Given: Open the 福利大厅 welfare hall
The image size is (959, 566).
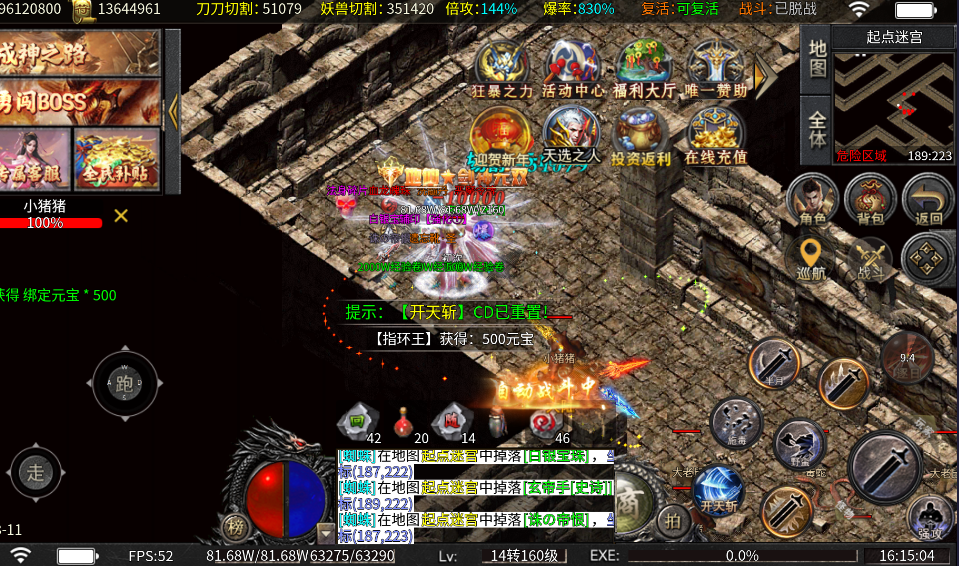Looking at the screenshot, I should pyautogui.click(x=644, y=68).
